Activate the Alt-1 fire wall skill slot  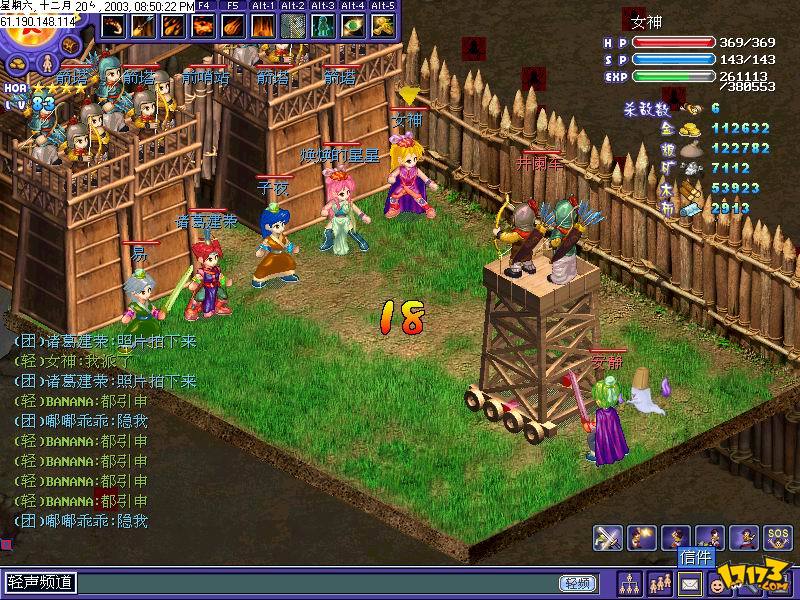pyautogui.click(x=263, y=25)
